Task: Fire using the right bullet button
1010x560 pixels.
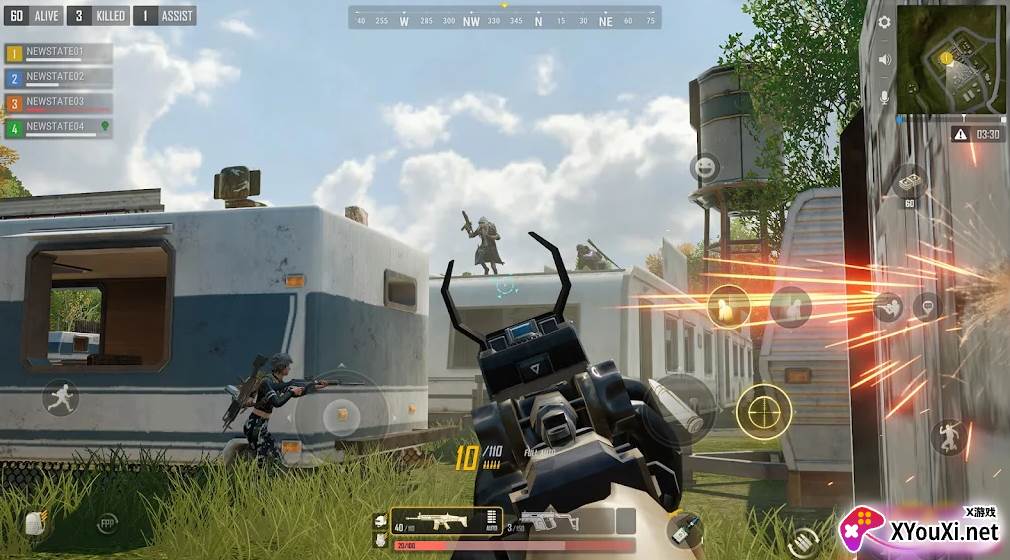Action: 678,407
